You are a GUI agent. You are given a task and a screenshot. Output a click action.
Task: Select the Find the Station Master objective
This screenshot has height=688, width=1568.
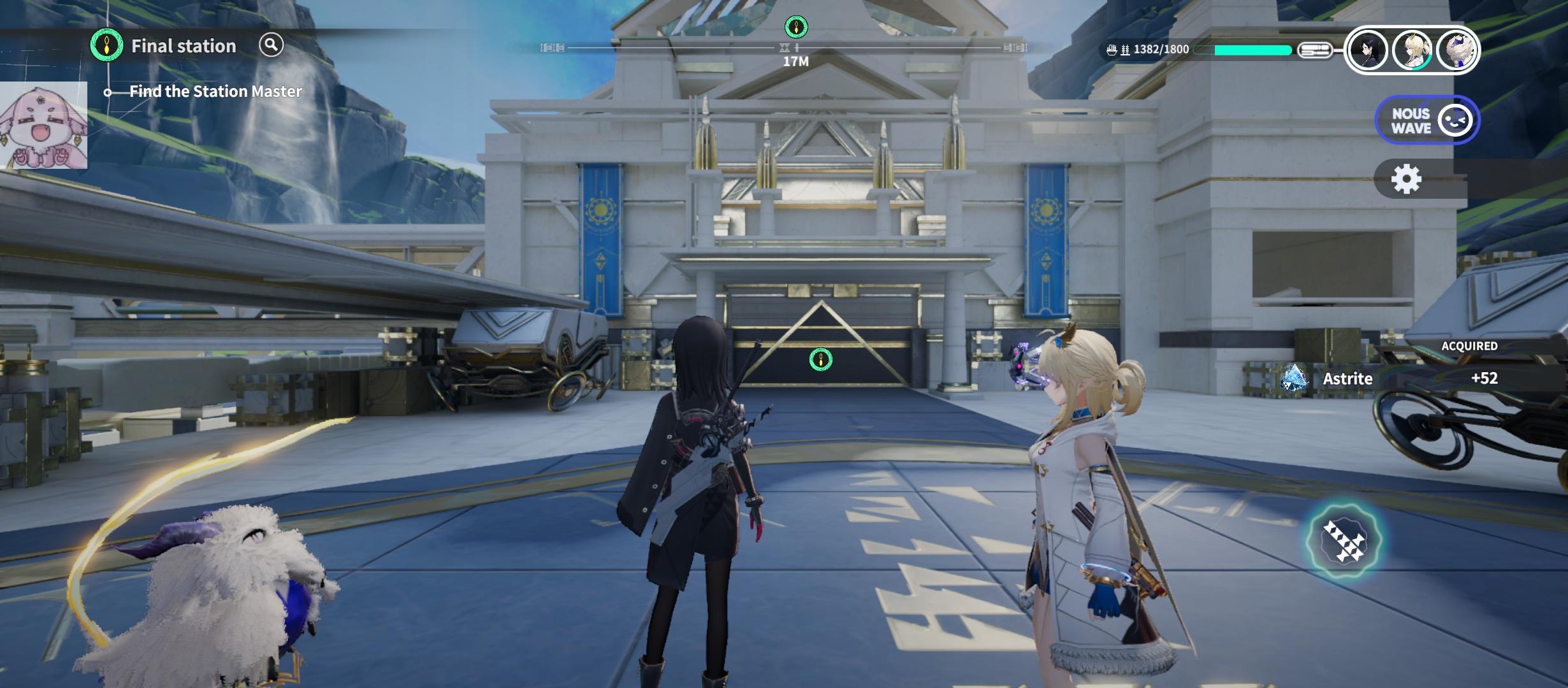point(215,92)
